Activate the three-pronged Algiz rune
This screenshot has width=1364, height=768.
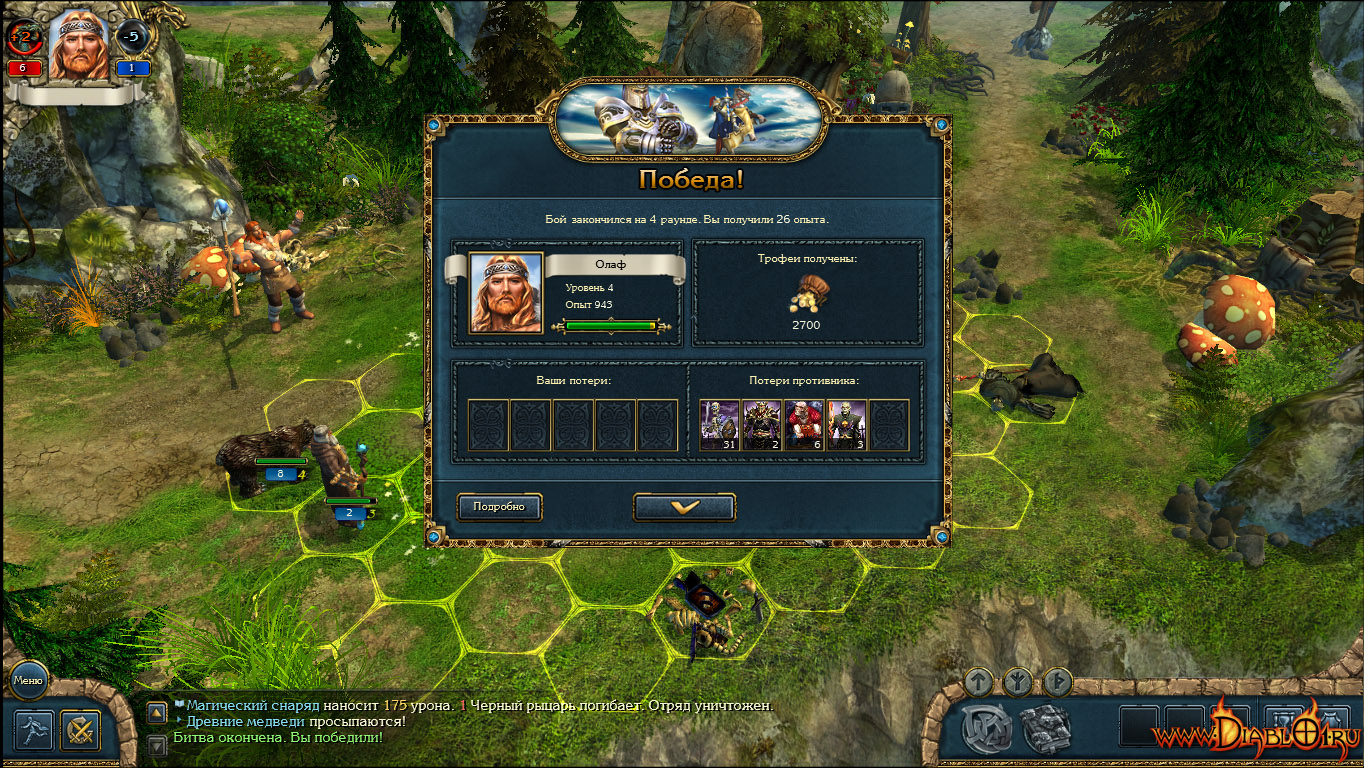tap(1018, 682)
